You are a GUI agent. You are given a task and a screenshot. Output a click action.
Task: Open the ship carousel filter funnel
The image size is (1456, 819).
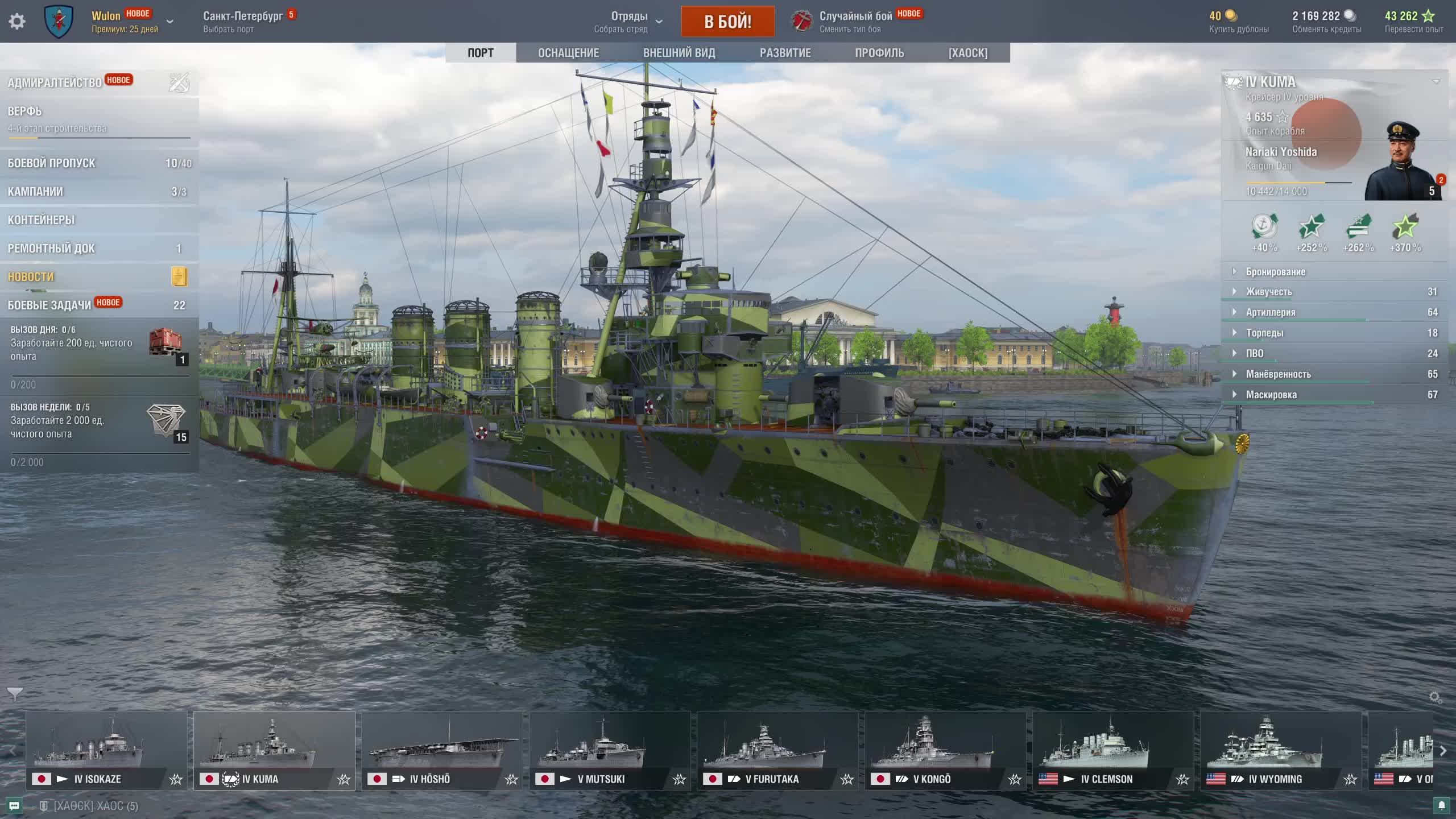pos(15,693)
